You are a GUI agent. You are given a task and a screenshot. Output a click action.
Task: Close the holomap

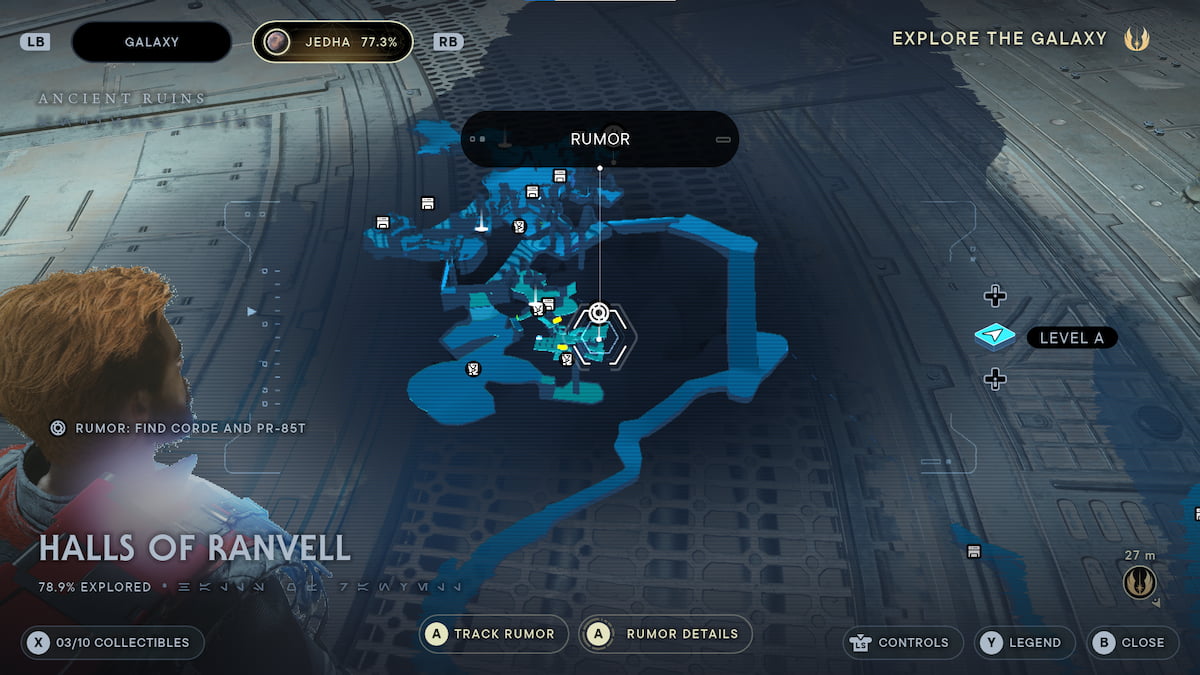point(1130,642)
